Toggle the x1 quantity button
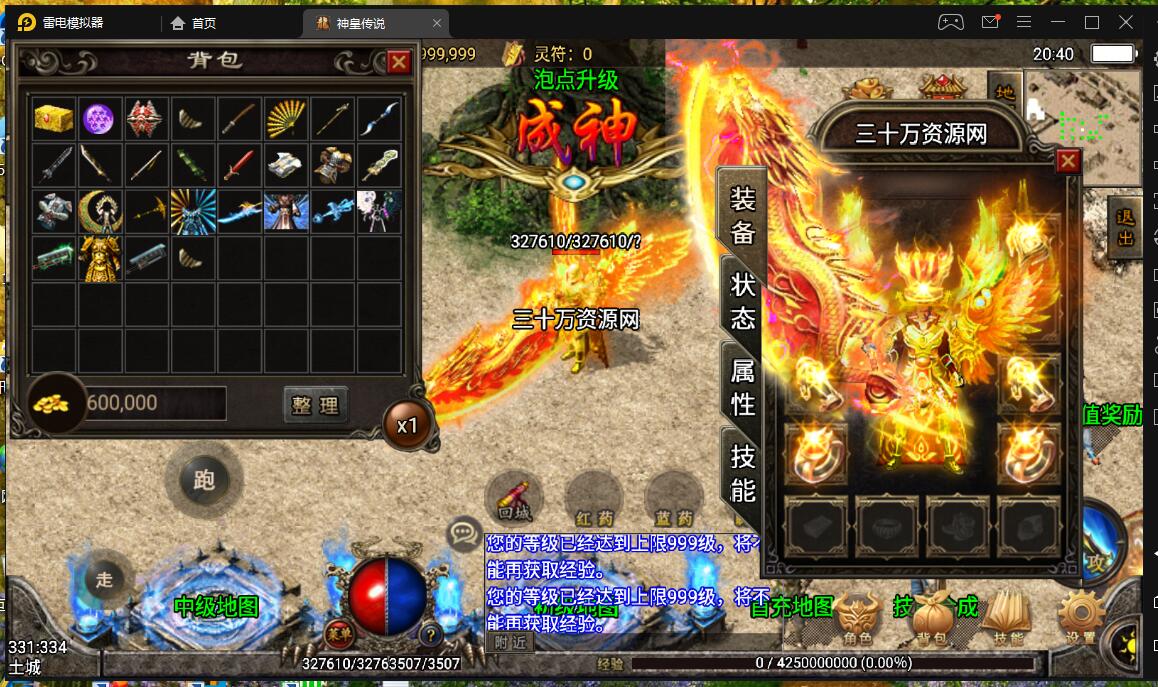 (407, 425)
